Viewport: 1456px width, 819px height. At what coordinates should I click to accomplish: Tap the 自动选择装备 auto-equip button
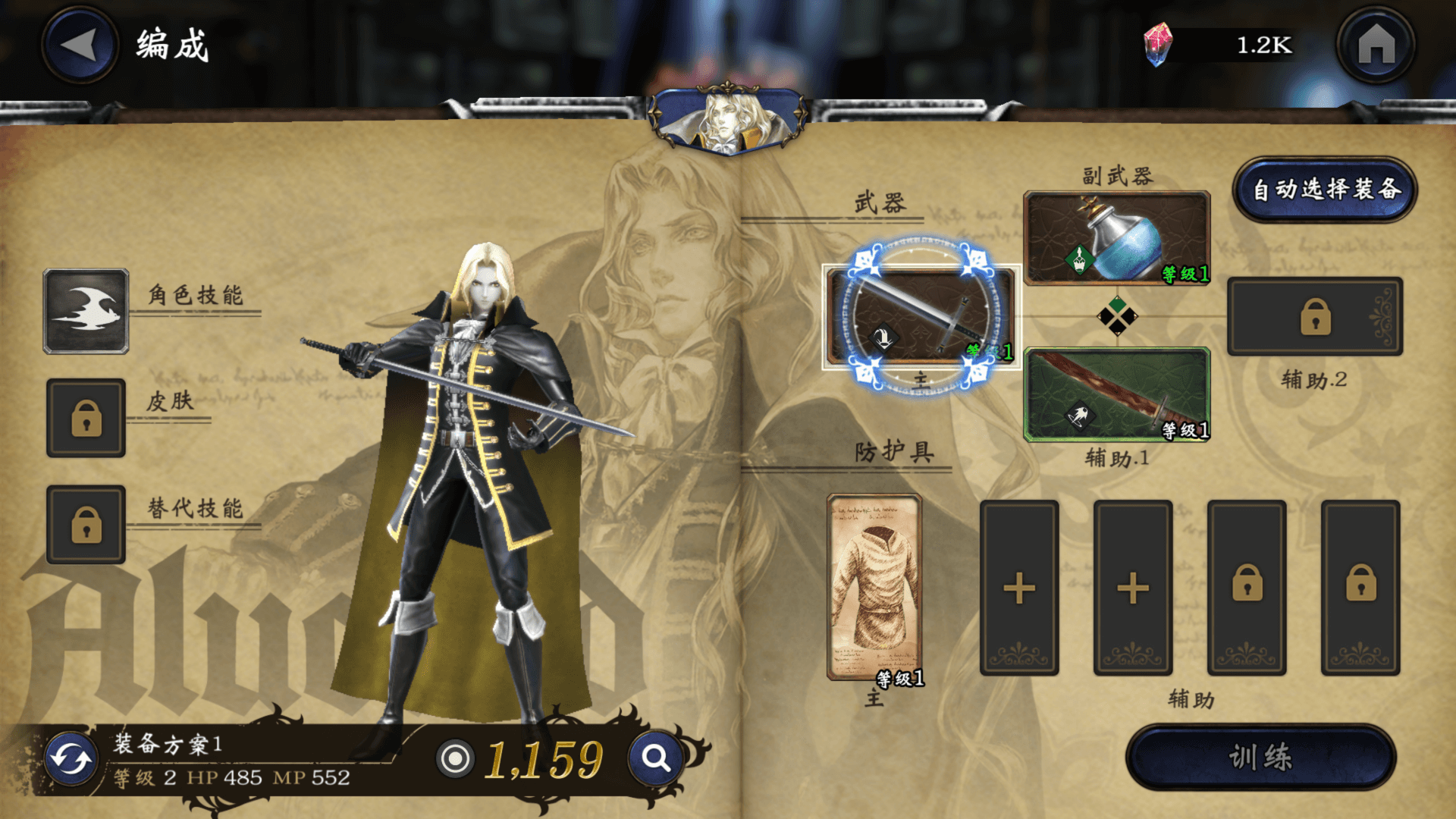1325,190
